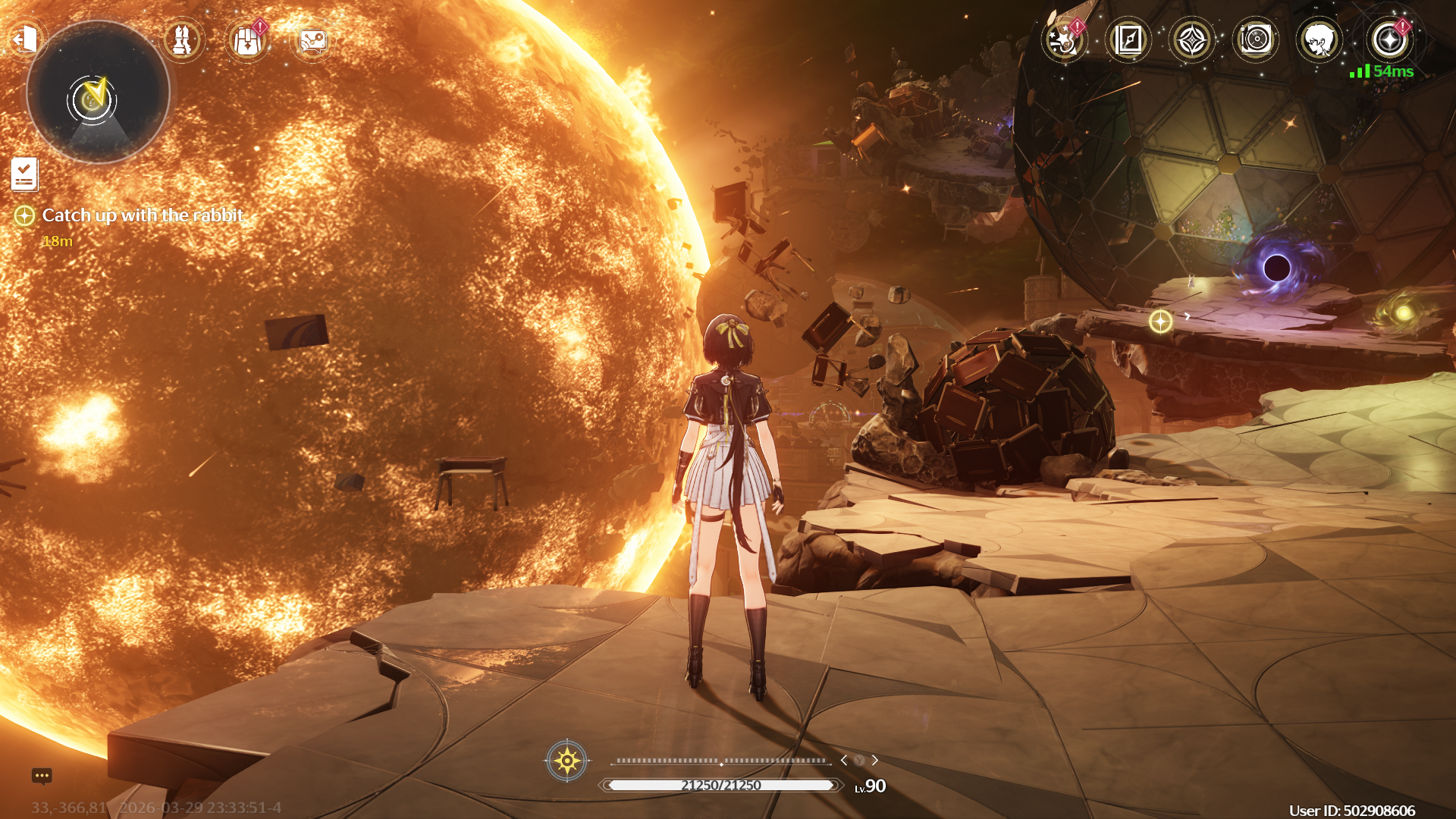Click the four-point star emblem icon
Screen dimensions: 1456x819
point(1191,39)
